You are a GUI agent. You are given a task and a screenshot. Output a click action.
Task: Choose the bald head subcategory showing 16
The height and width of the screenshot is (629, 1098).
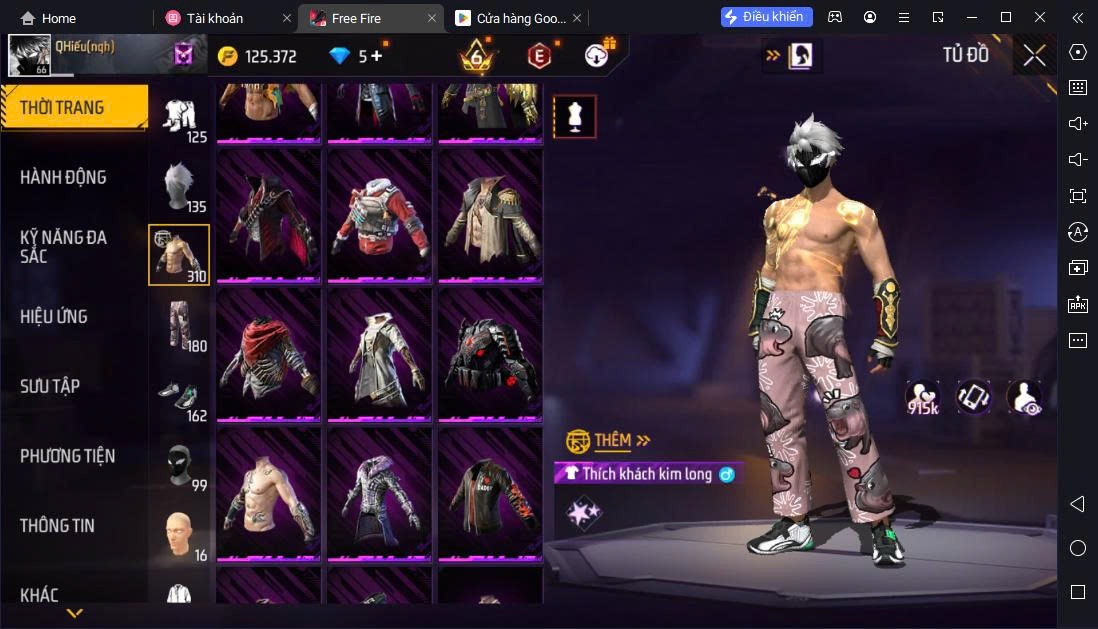click(x=180, y=536)
